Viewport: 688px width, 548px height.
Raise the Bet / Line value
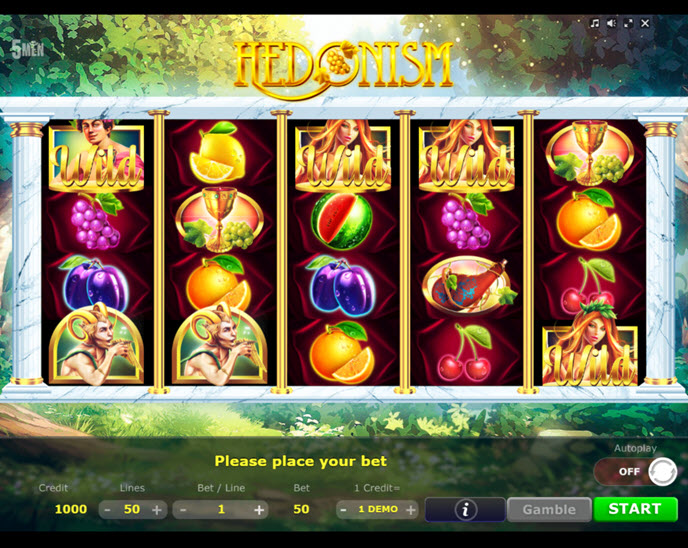point(259,509)
